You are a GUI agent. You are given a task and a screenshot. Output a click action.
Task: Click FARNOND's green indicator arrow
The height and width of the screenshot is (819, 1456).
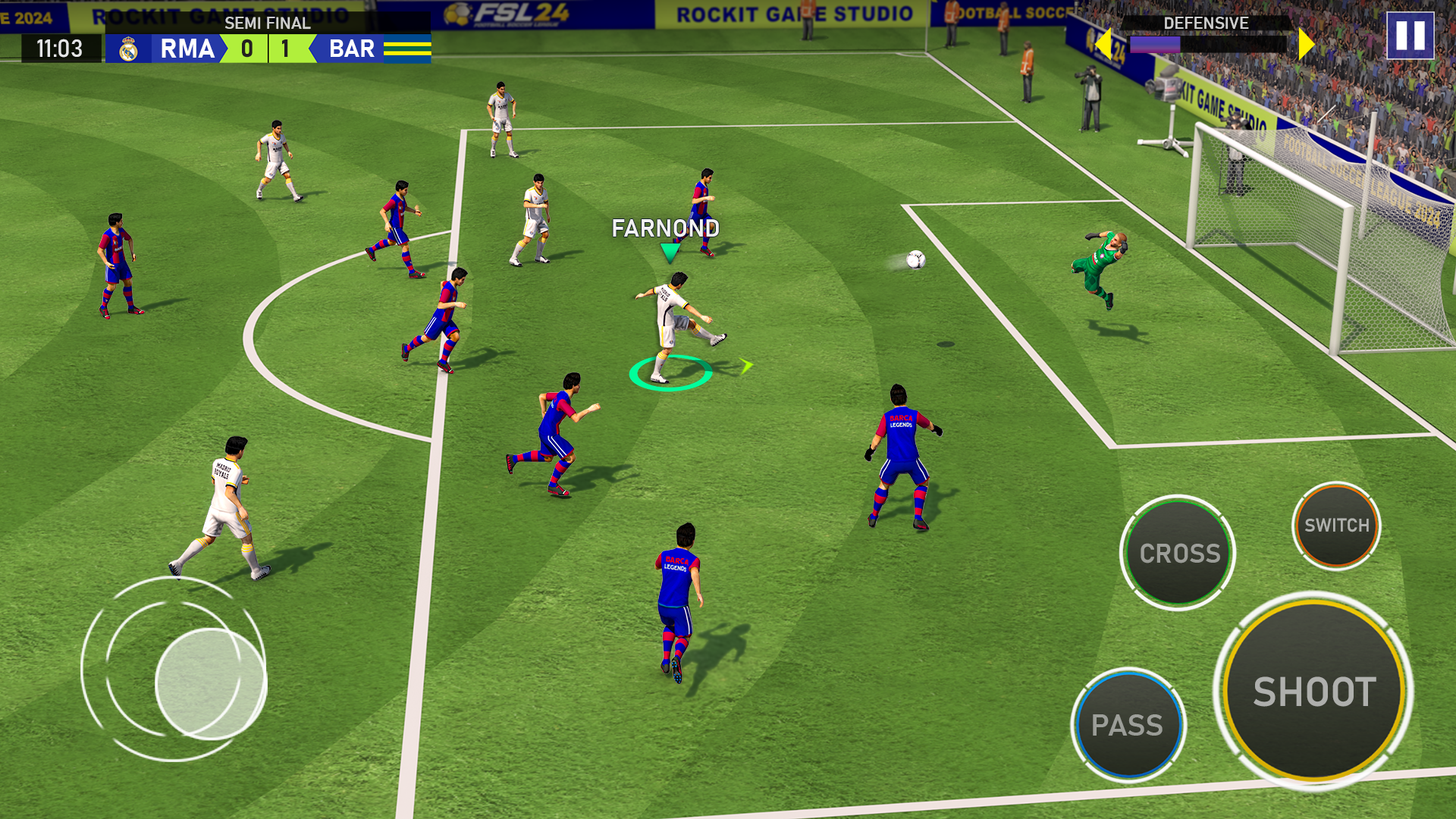(x=670, y=253)
